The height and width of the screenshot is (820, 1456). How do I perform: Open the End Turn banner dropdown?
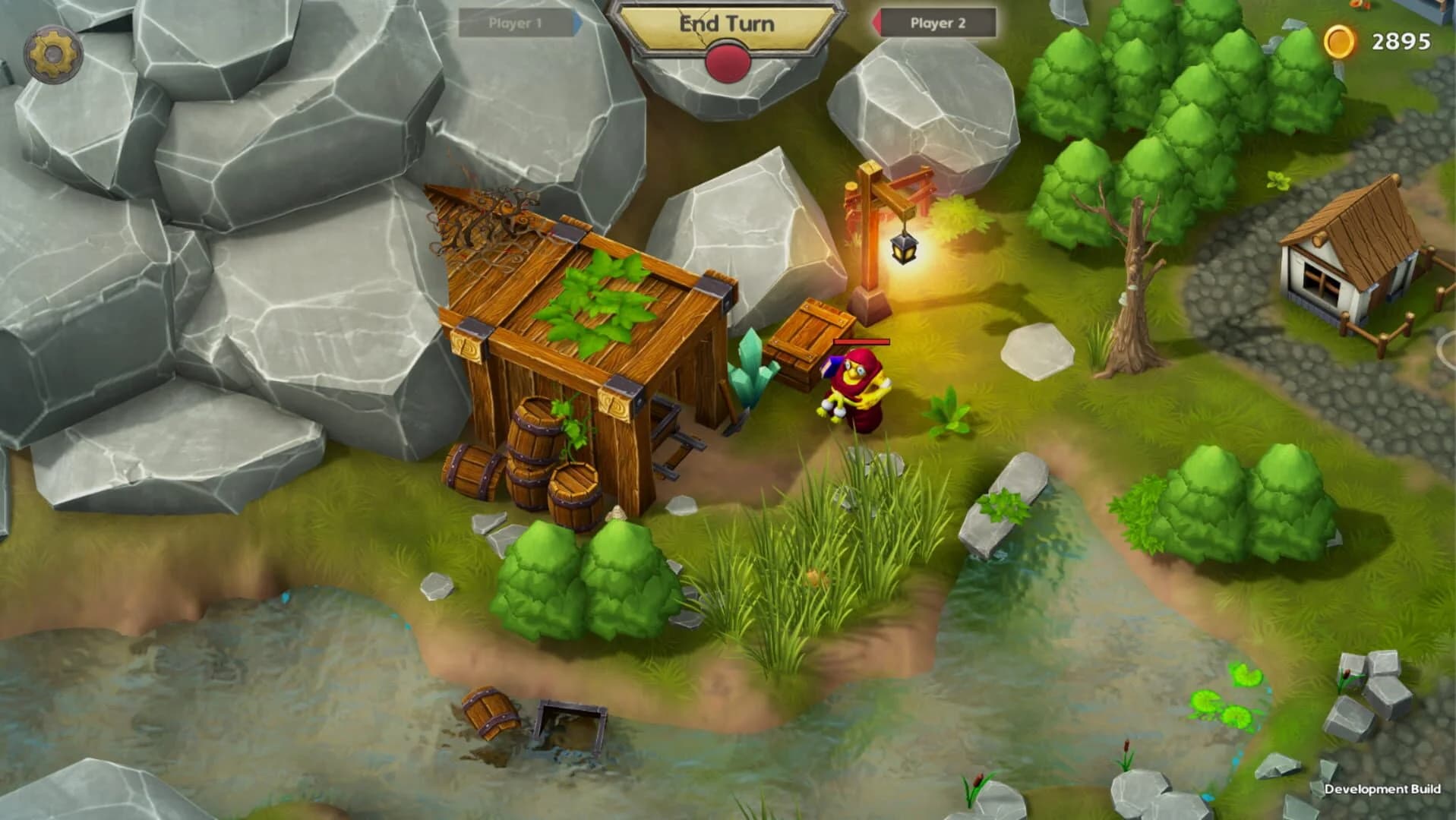click(x=725, y=23)
